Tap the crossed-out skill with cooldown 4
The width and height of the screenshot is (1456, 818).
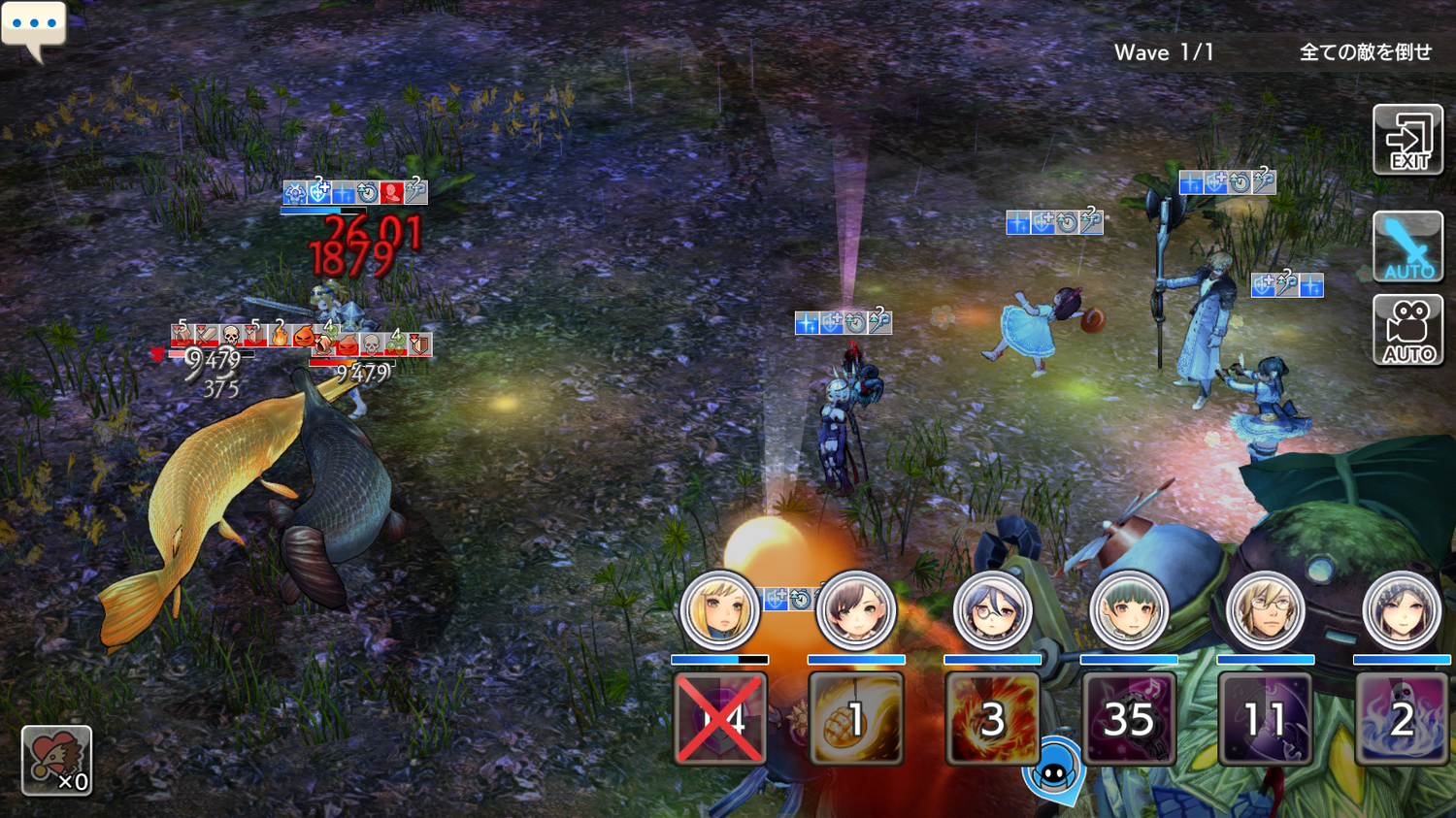click(x=720, y=719)
